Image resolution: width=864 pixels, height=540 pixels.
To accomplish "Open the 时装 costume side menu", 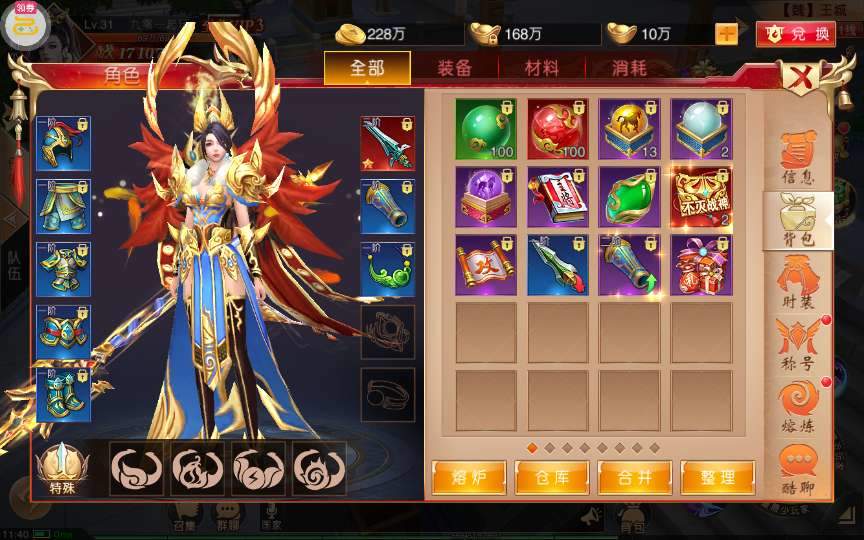I will [797, 283].
